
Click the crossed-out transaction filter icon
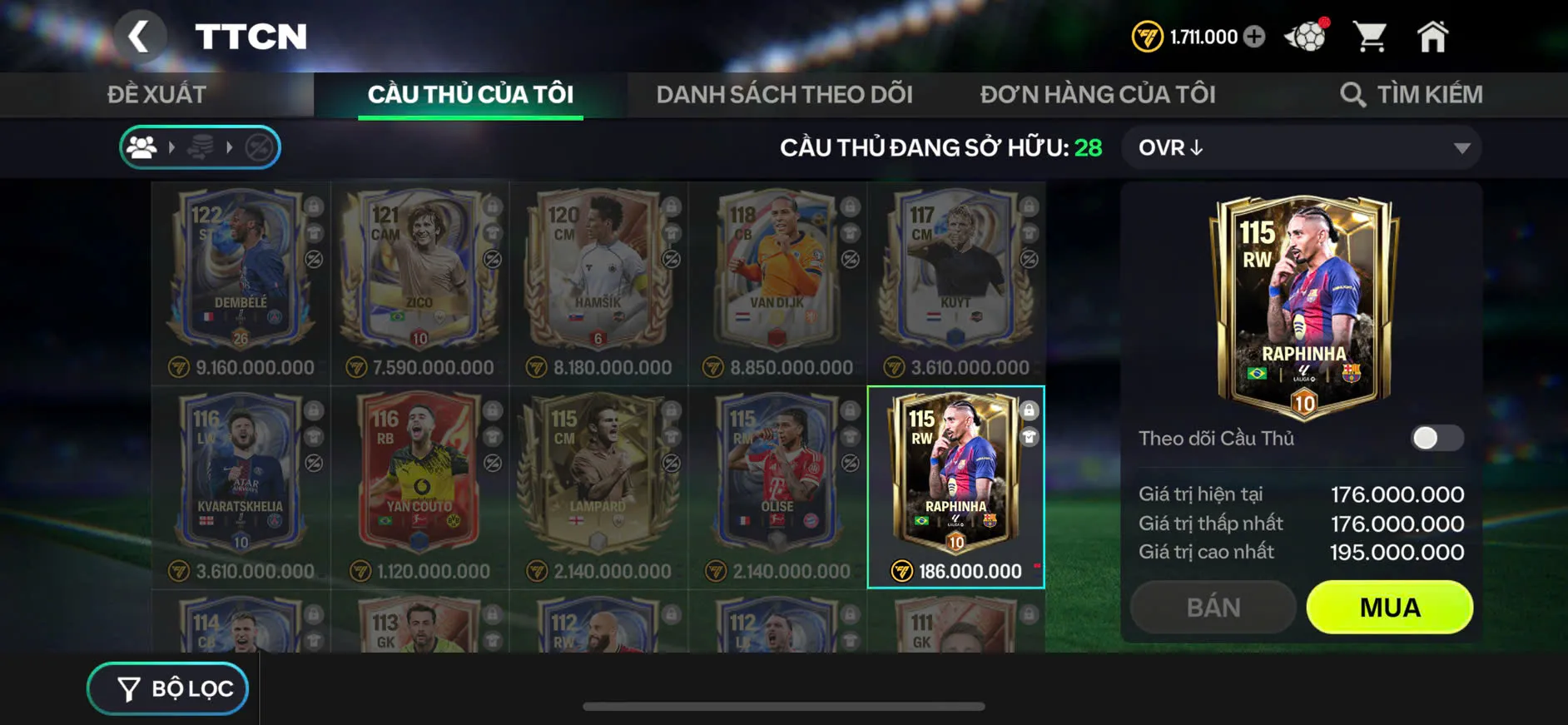coord(261,147)
